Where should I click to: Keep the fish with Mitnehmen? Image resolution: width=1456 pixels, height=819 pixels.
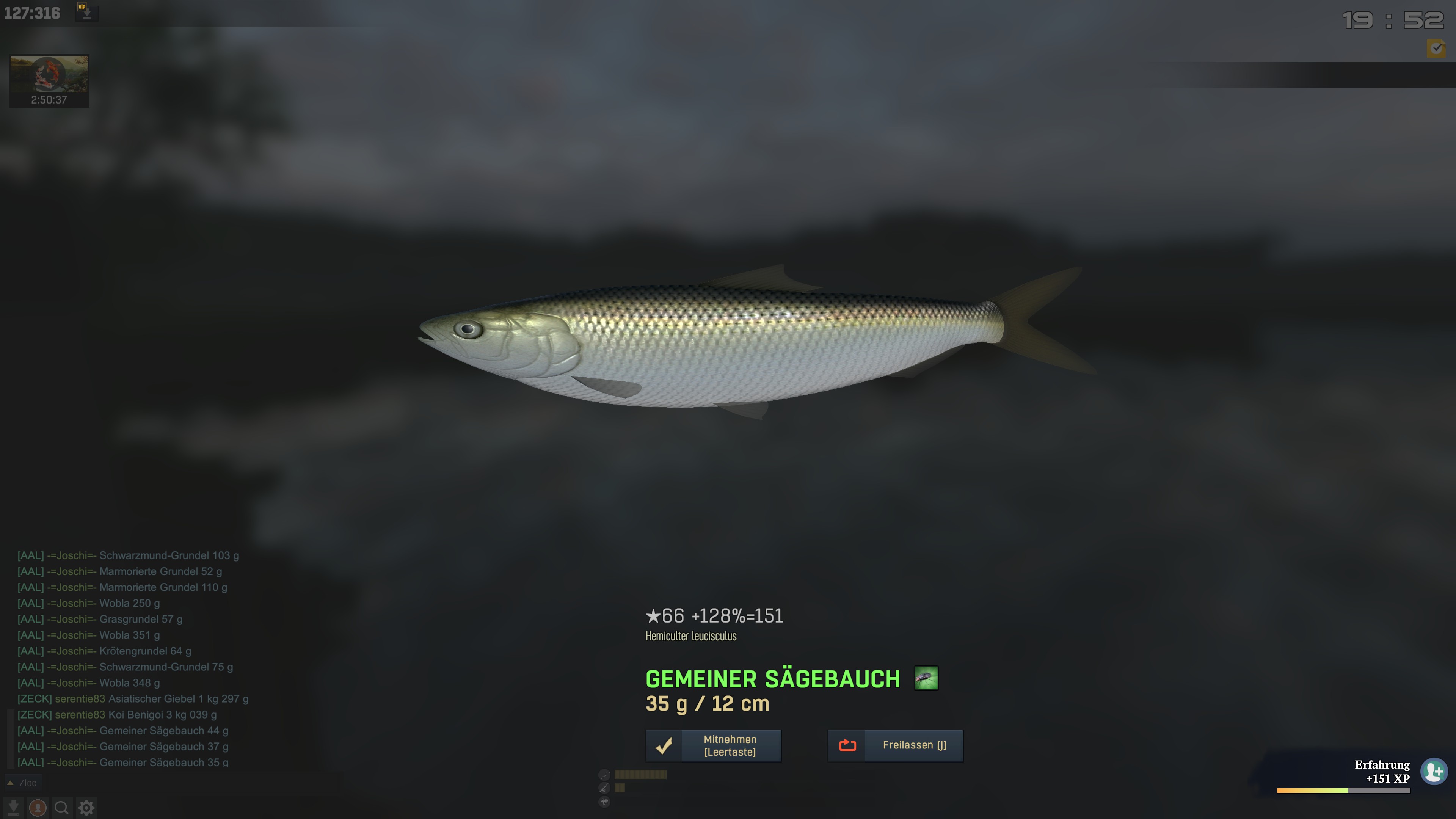coord(713,745)
